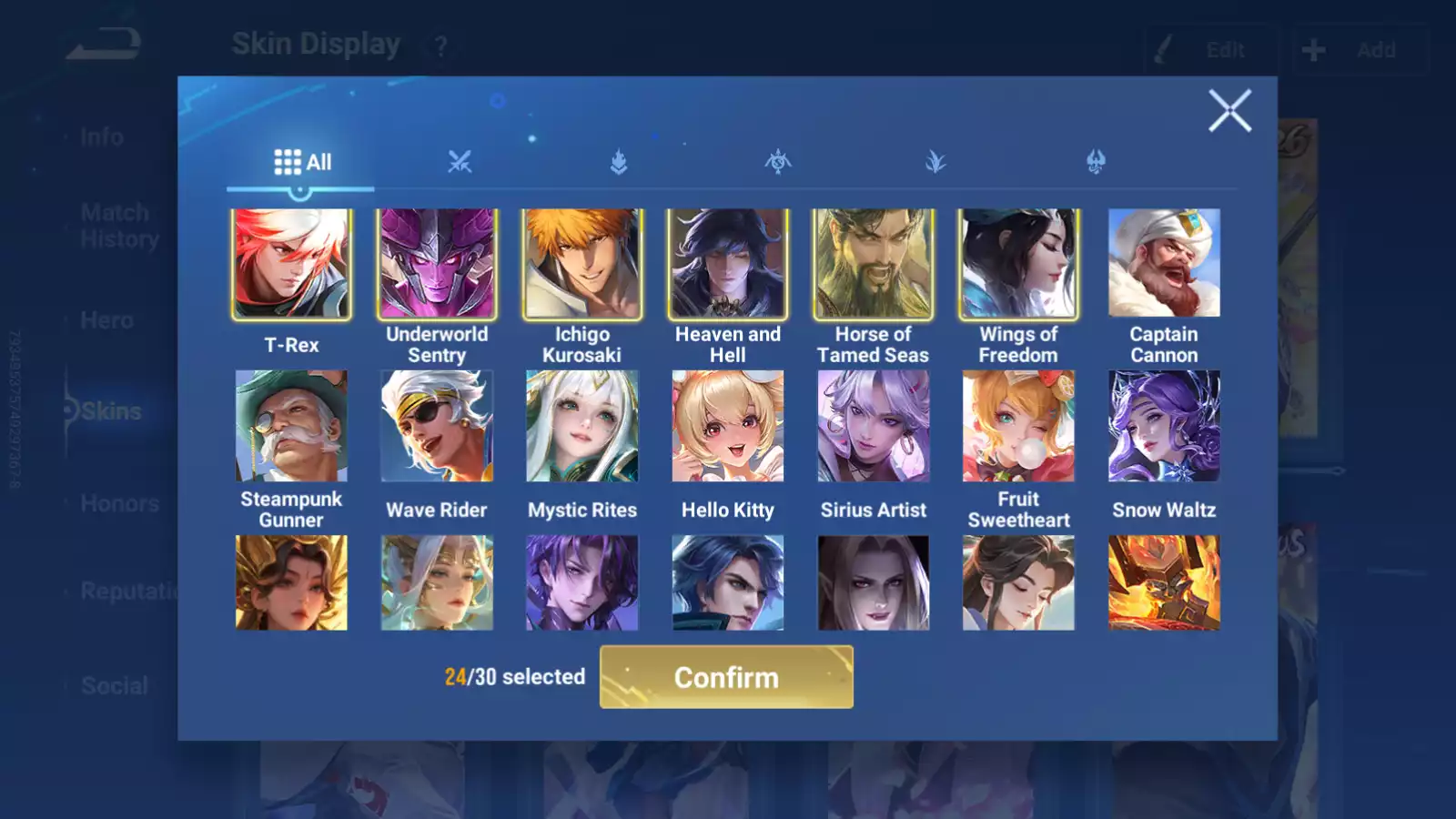This screenshot has width=1456, height=819.
Task: Click the Wings of Freedom skin
Action: [1017, 264]
